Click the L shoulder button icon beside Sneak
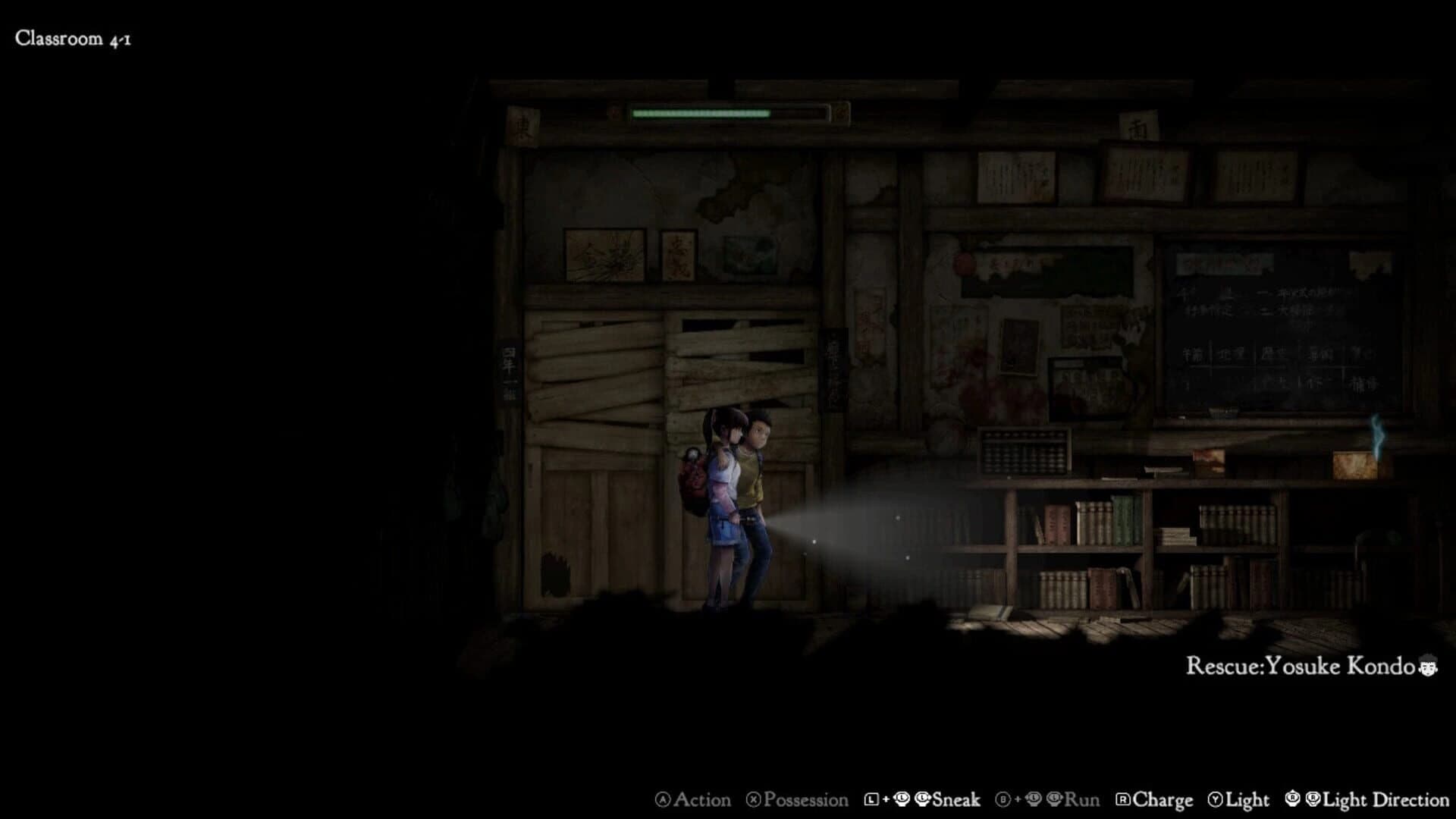This screenshot has width=1456, height=819. coord(871,799)
